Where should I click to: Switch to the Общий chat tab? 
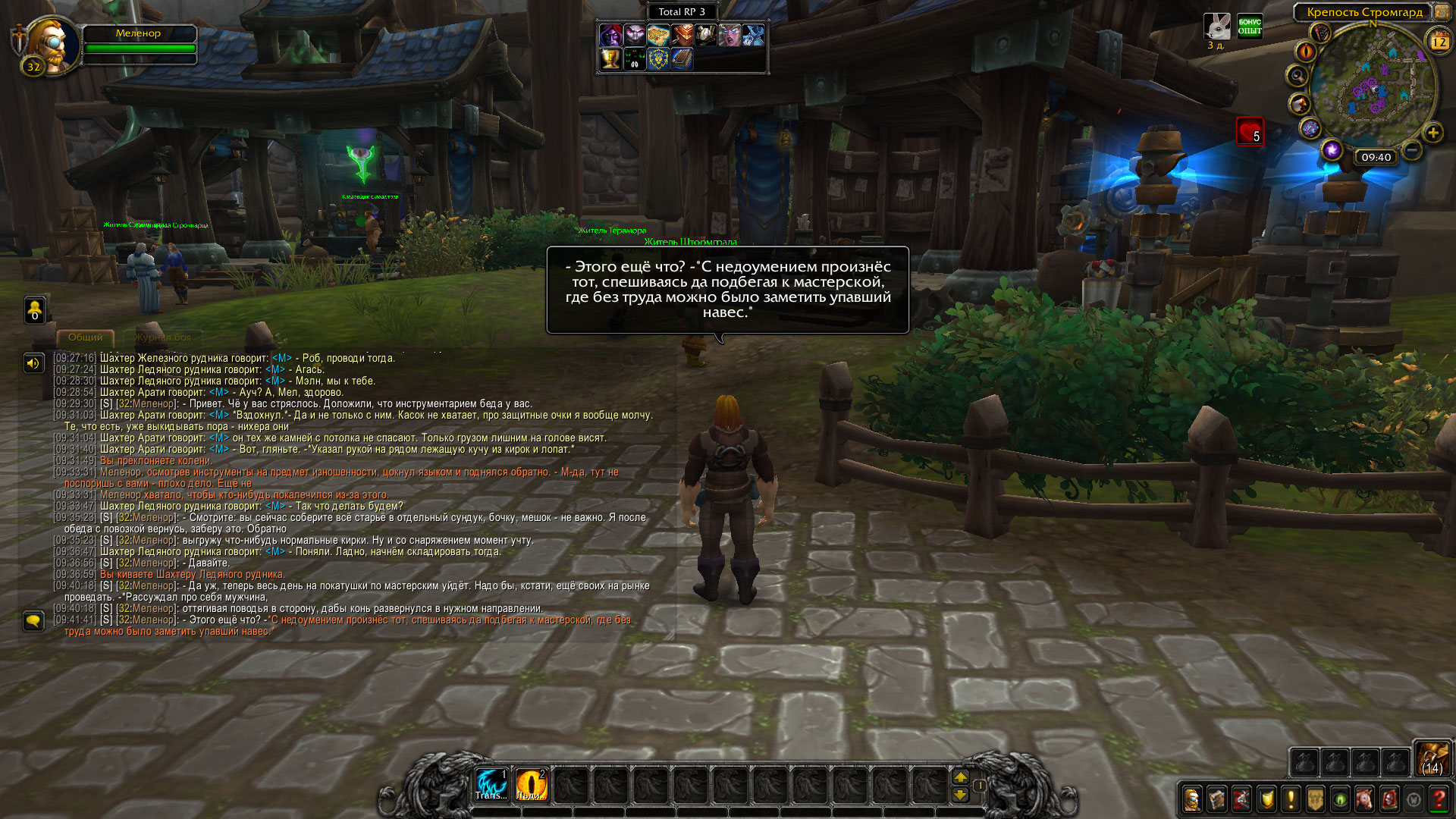pos(85,337)
